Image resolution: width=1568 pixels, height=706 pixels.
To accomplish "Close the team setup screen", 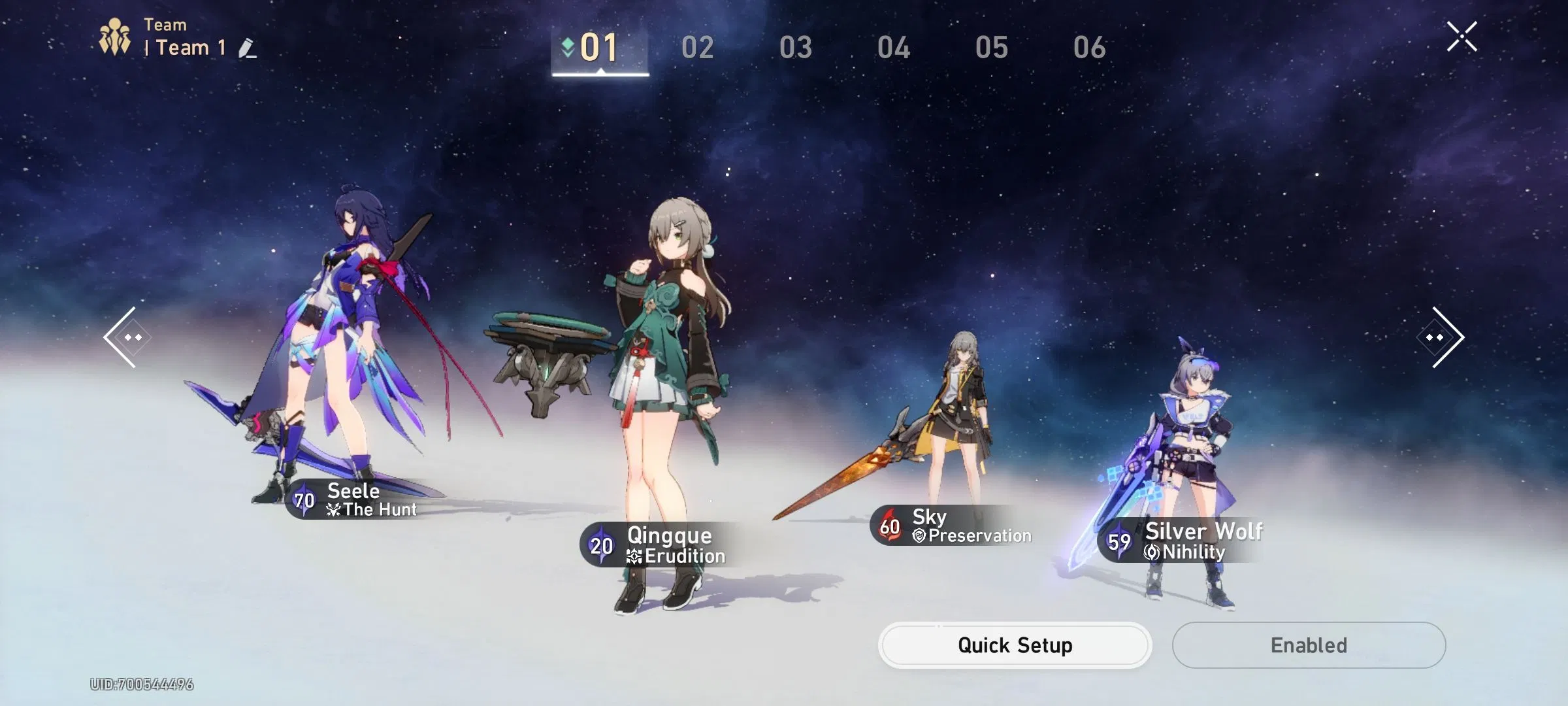I will pos(1462,36).
